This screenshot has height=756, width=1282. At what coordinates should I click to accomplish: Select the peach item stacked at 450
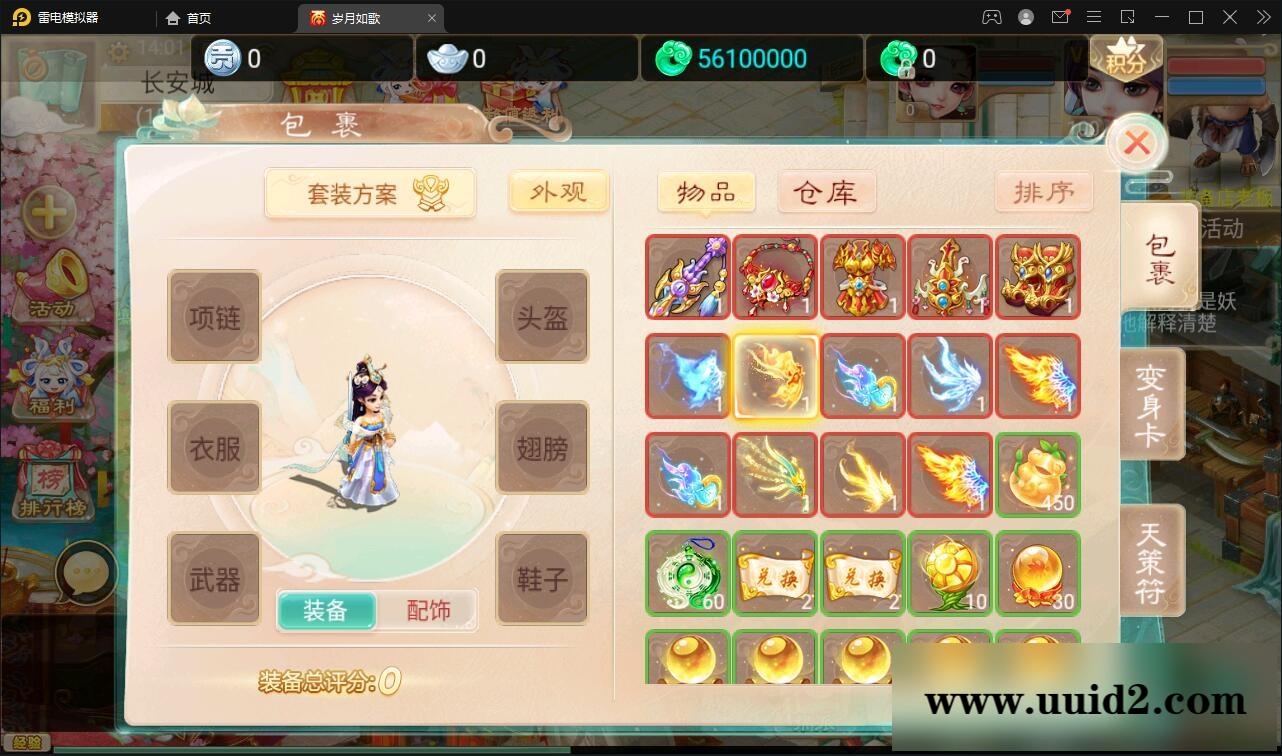click(x=1038, y=475)
